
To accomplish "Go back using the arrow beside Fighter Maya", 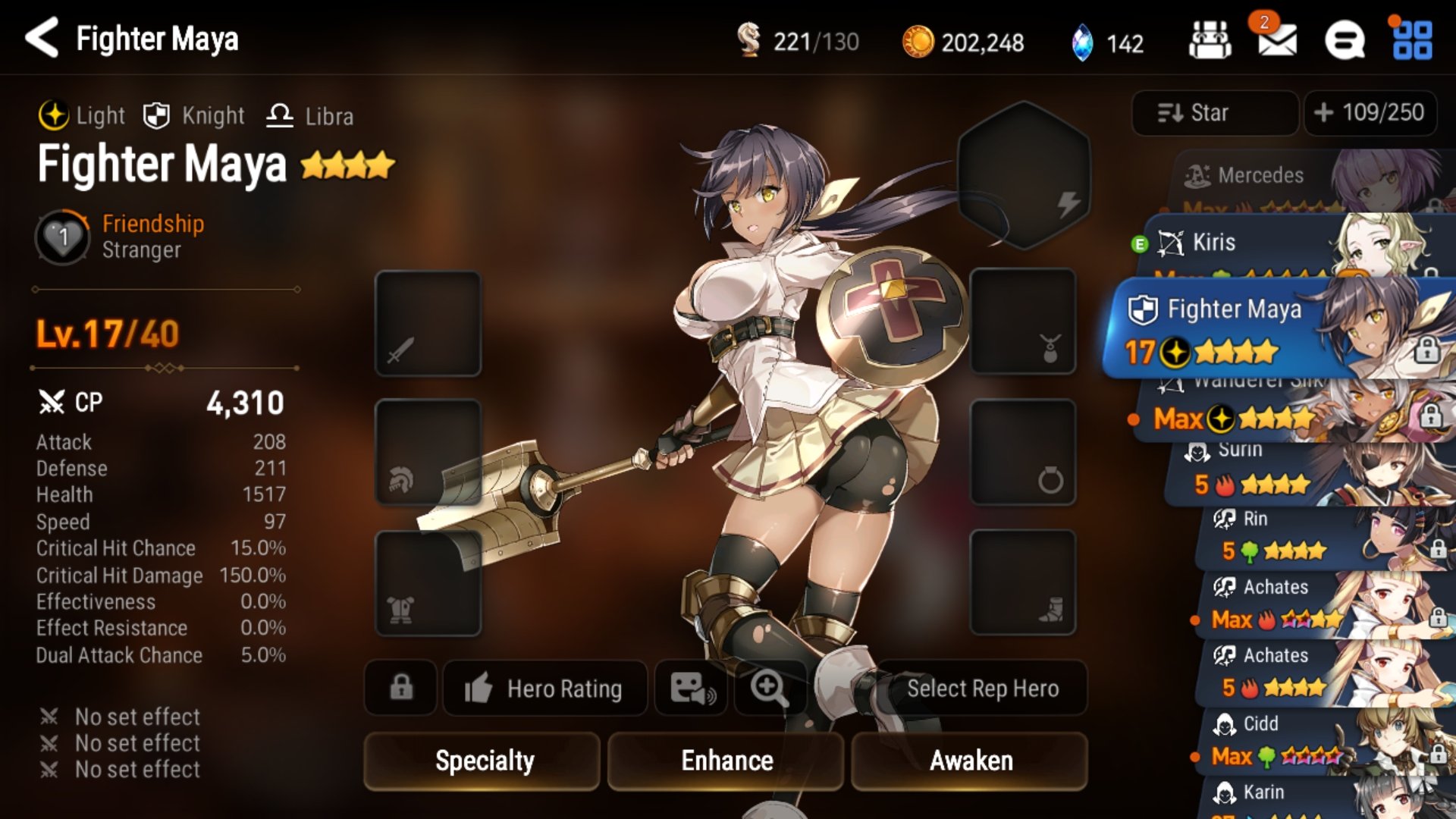I will pos(42,38).
